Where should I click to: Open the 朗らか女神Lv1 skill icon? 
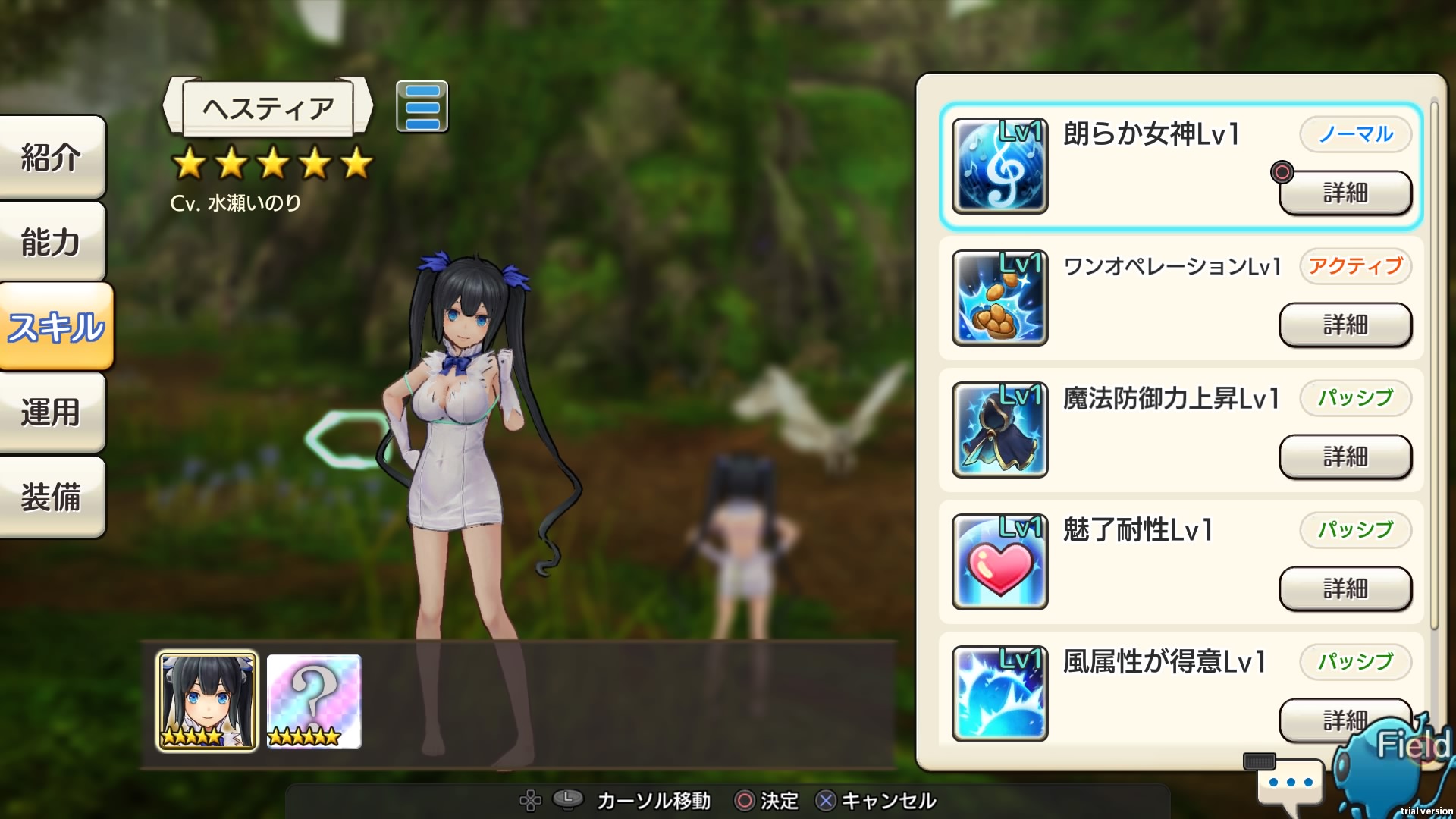click(999, 165)
